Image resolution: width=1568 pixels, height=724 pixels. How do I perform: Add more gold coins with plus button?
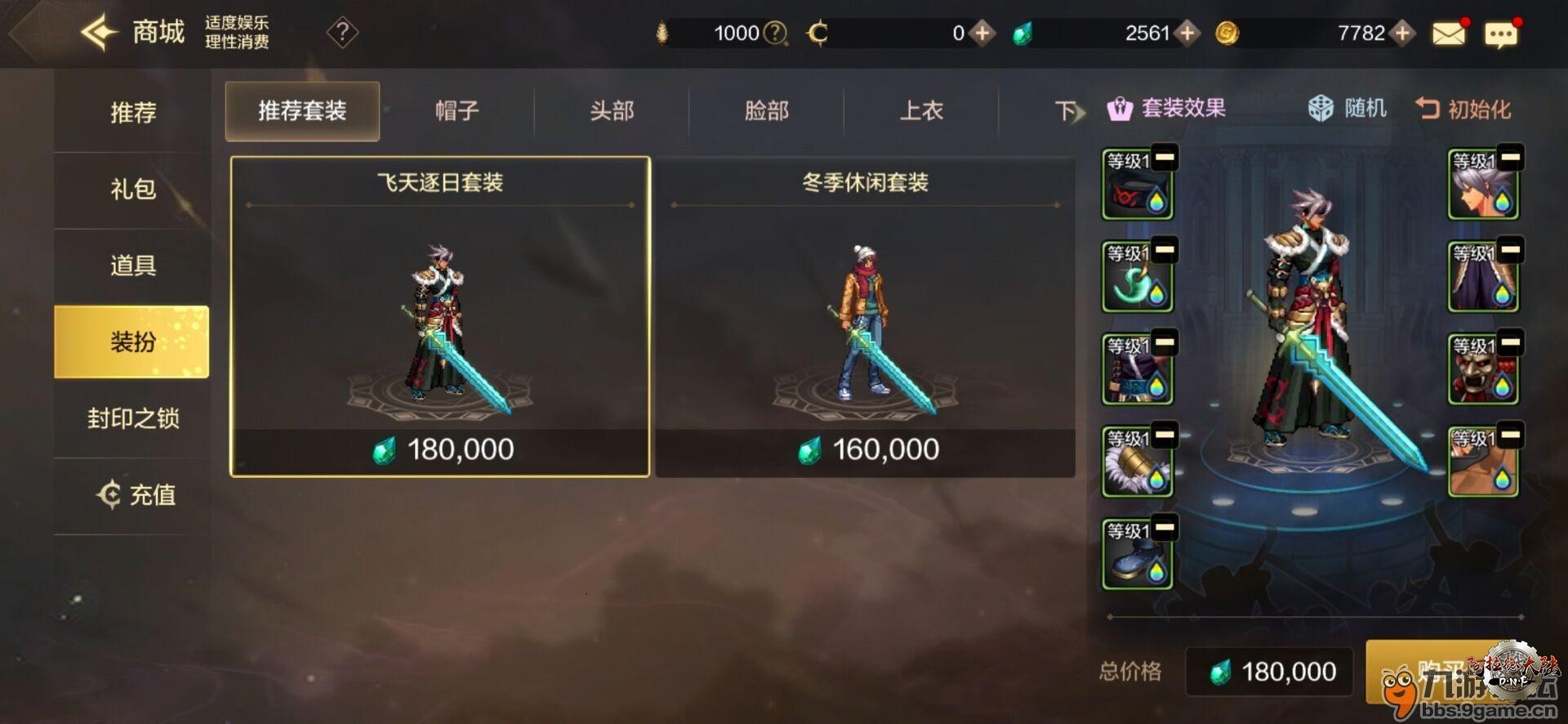(x=1402, y=34)
